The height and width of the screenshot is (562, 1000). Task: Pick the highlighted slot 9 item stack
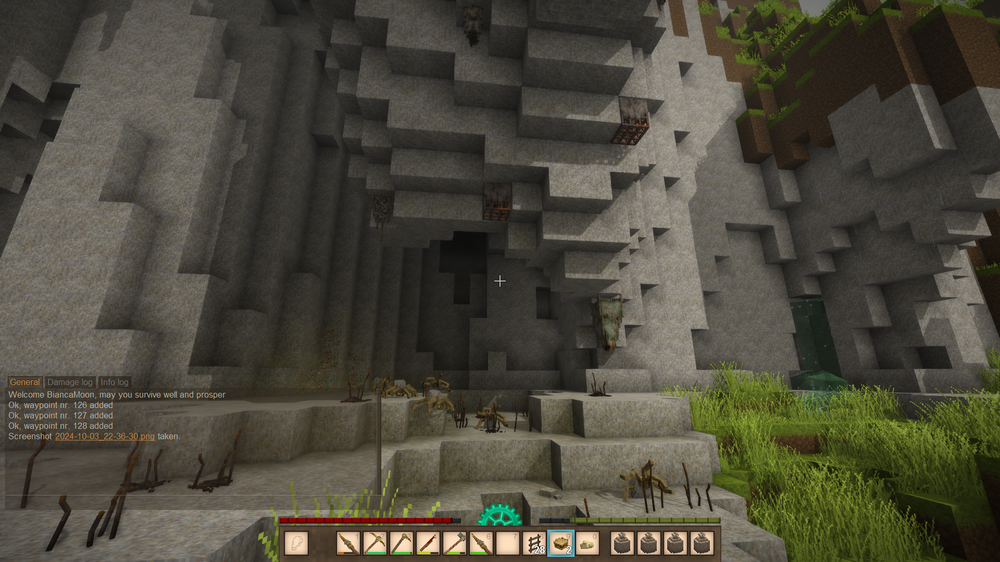[561, 543]
